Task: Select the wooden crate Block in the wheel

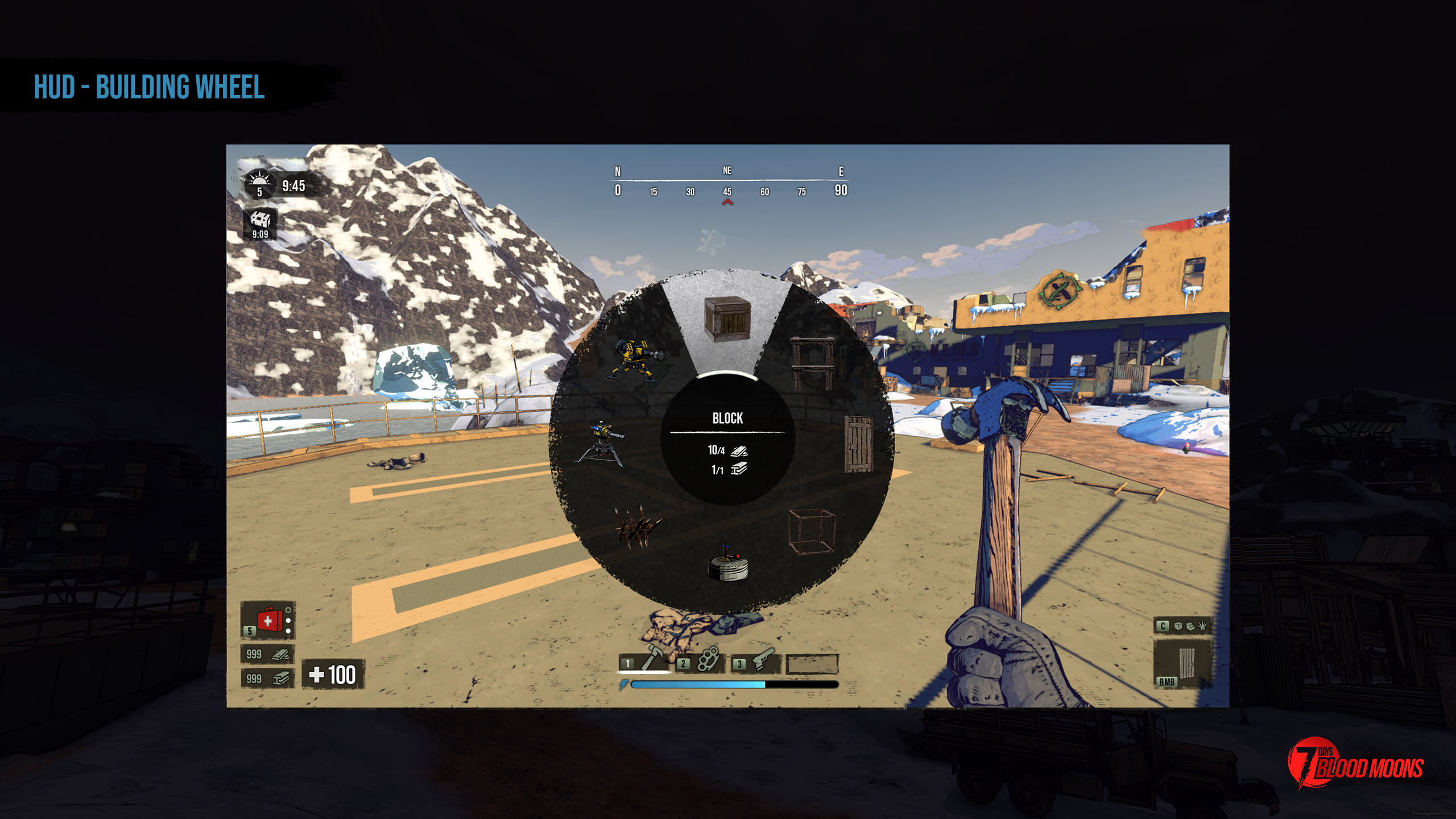Action: coord(727,318)
